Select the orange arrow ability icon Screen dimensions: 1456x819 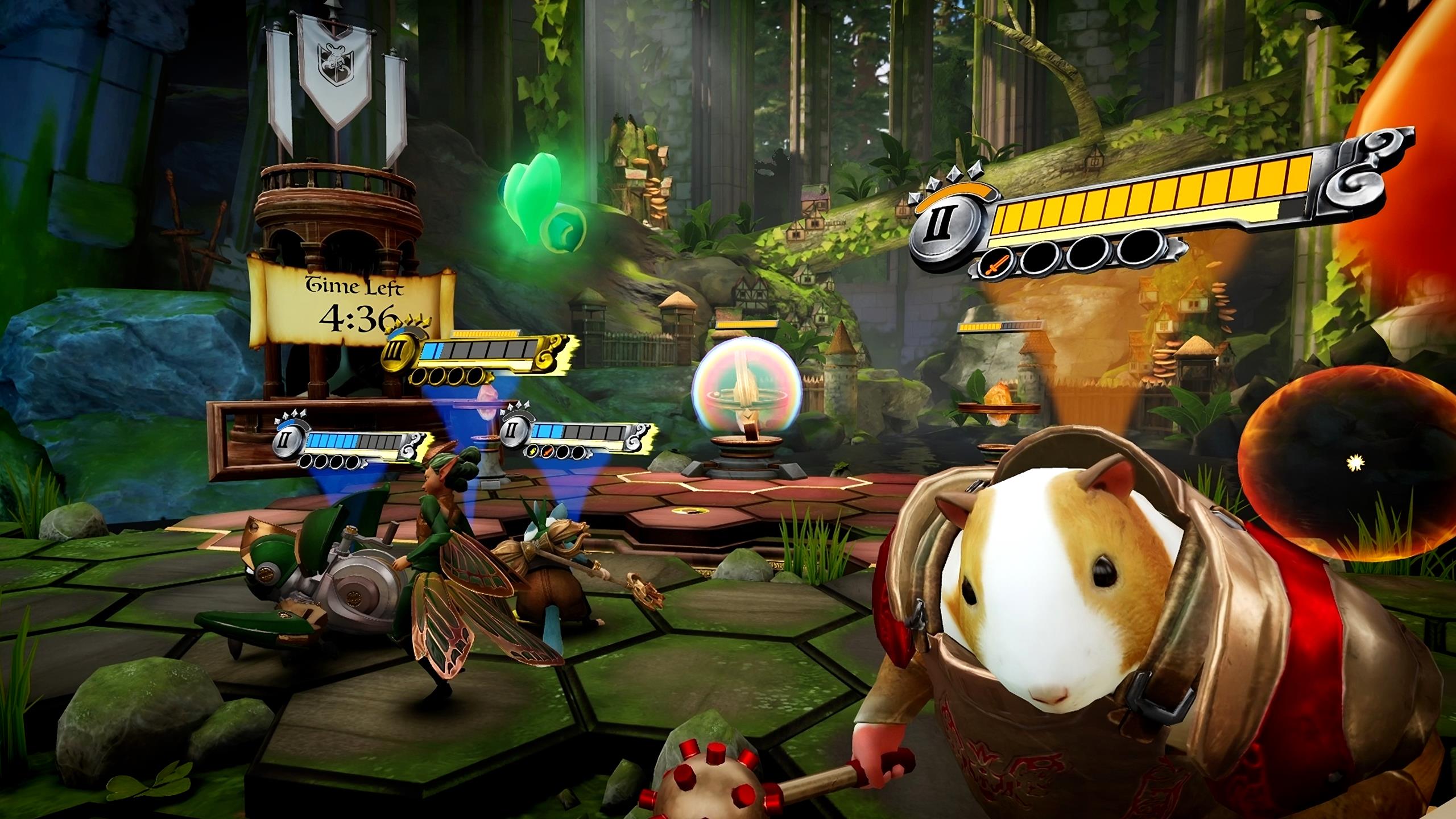click(548, 453)
